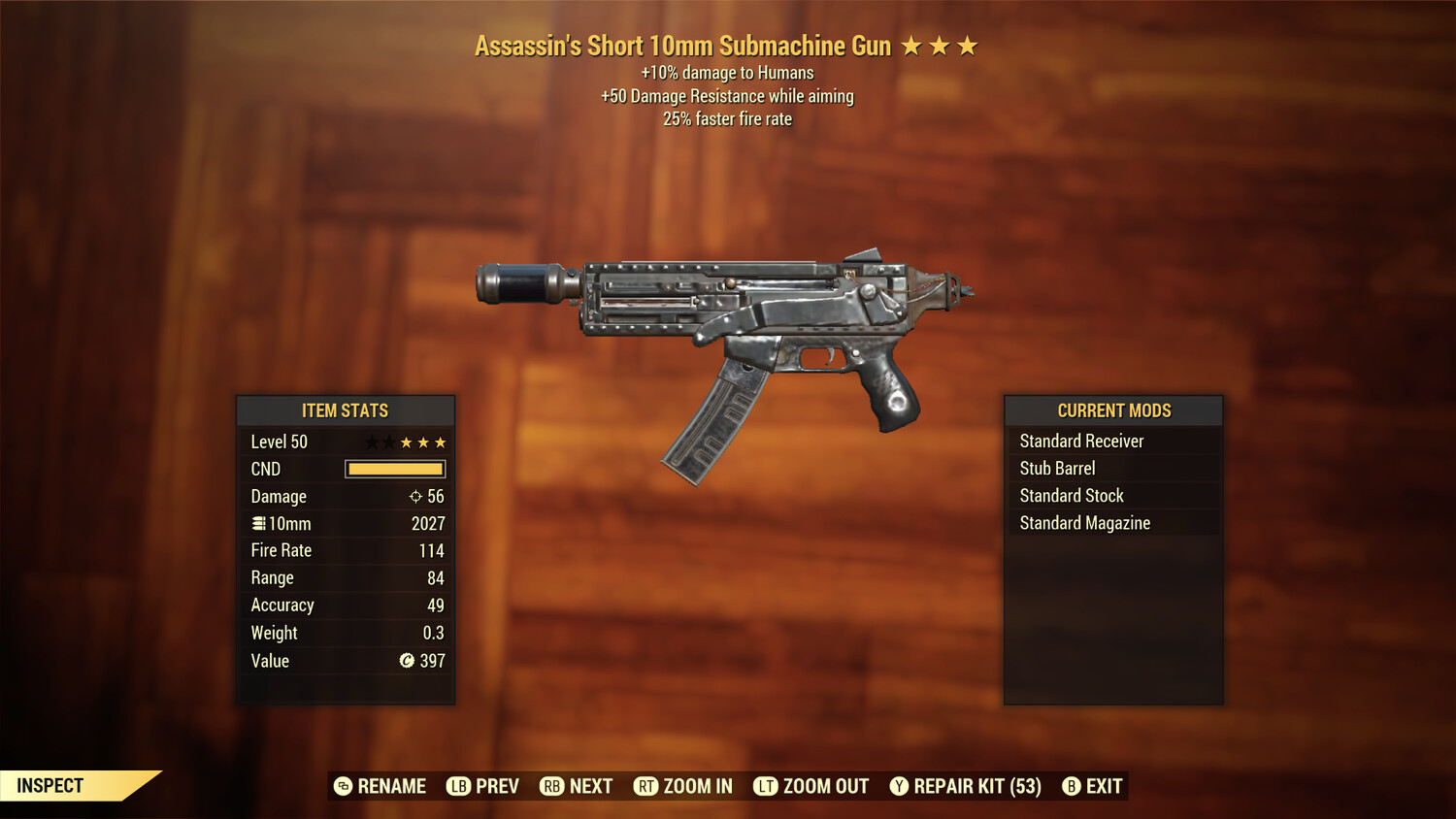Screen dimensions: 1456x819
Task: Select the Stub Barrel mod entry
Action: [1057, 468]
